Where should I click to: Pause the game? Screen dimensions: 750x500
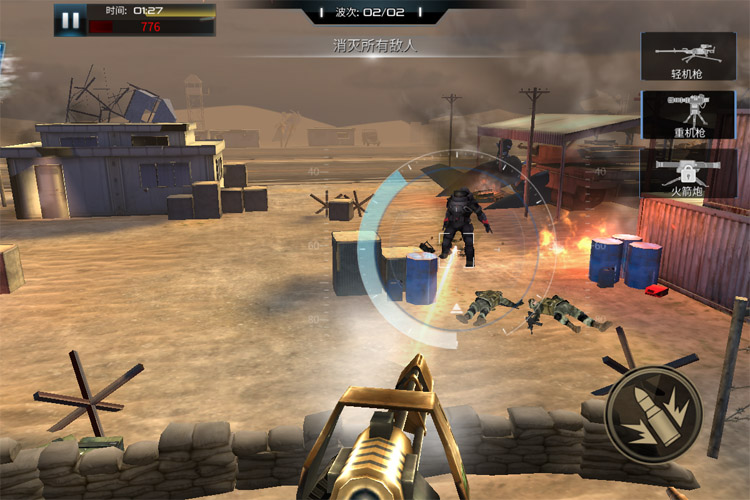(70, 20)
